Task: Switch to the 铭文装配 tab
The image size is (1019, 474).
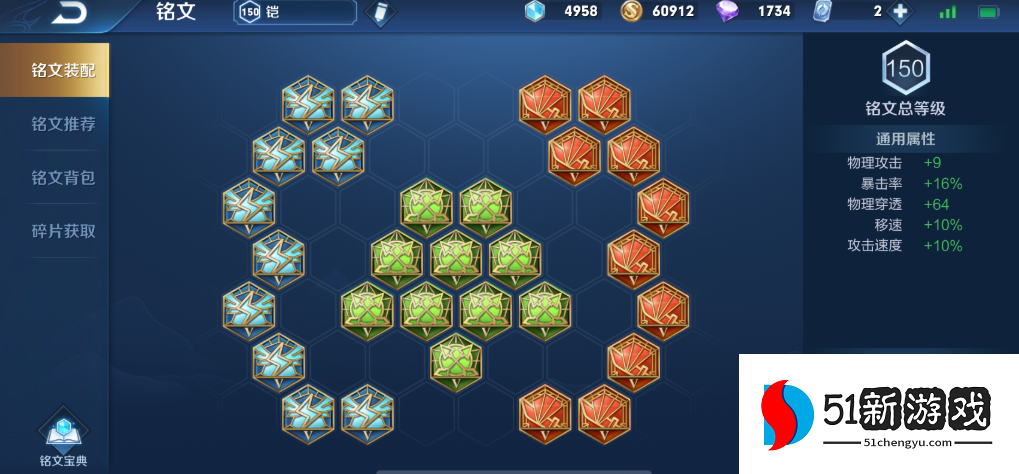Action: [x=55, y=70]
